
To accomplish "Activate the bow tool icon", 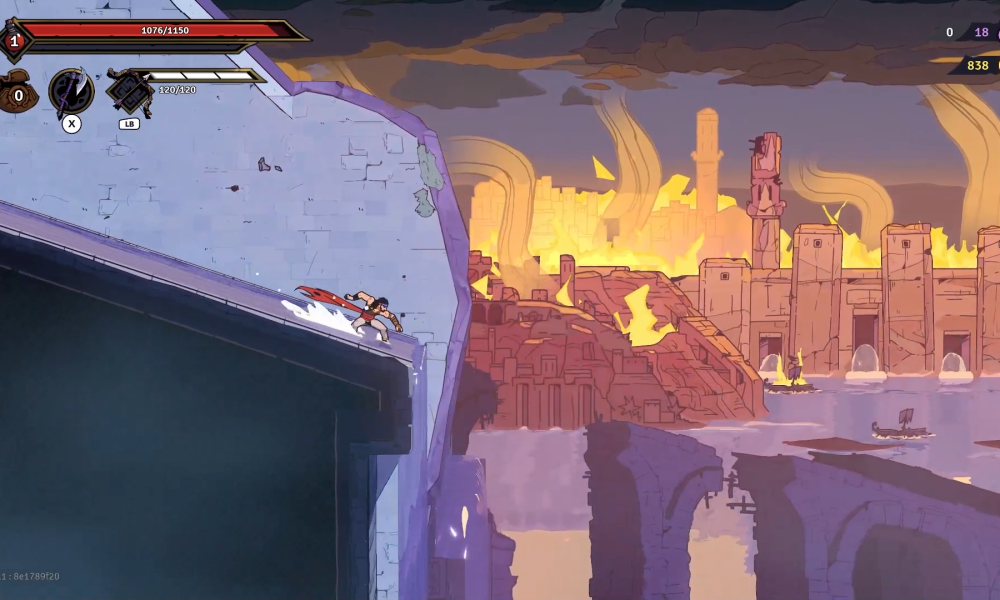I will 129,93.
